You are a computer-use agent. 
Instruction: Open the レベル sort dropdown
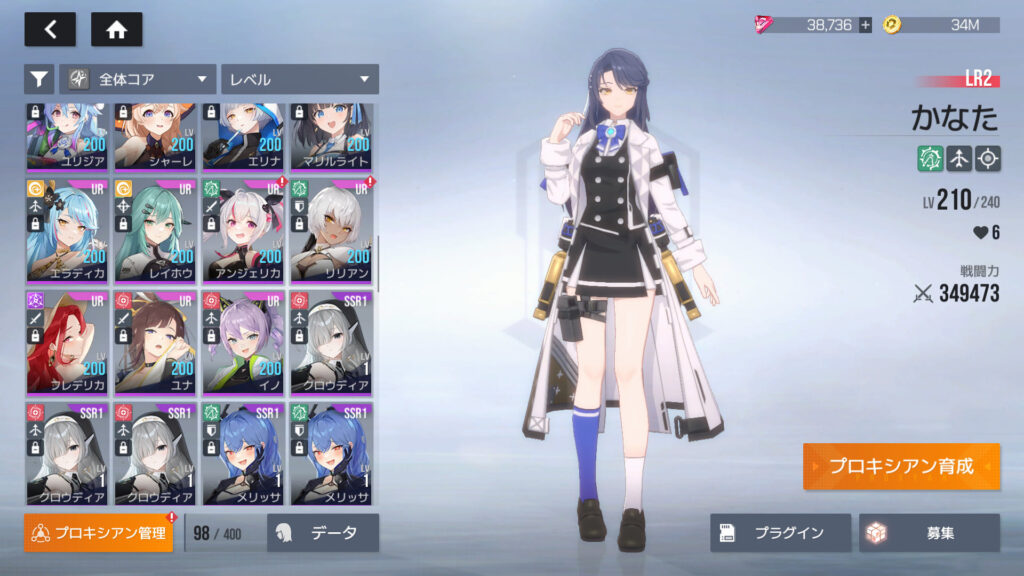pyautogui.click(x=300, y=79)
